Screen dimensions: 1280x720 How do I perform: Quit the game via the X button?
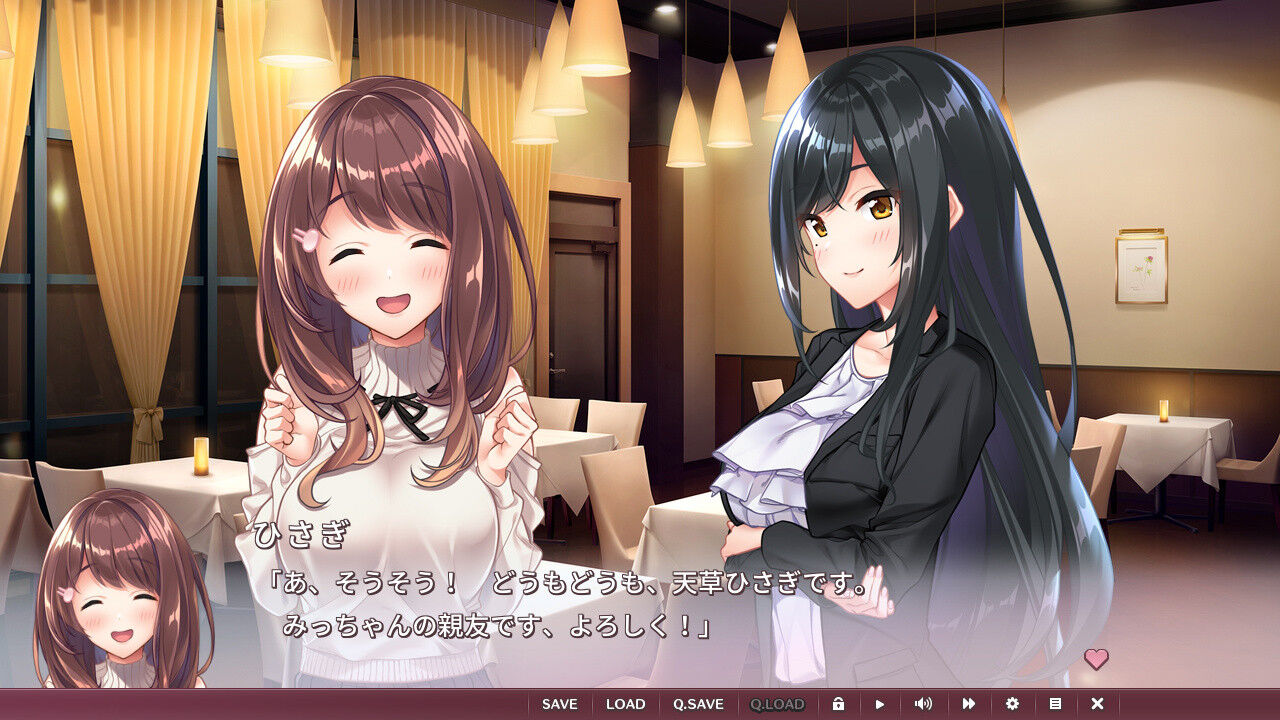point(1098,704)
